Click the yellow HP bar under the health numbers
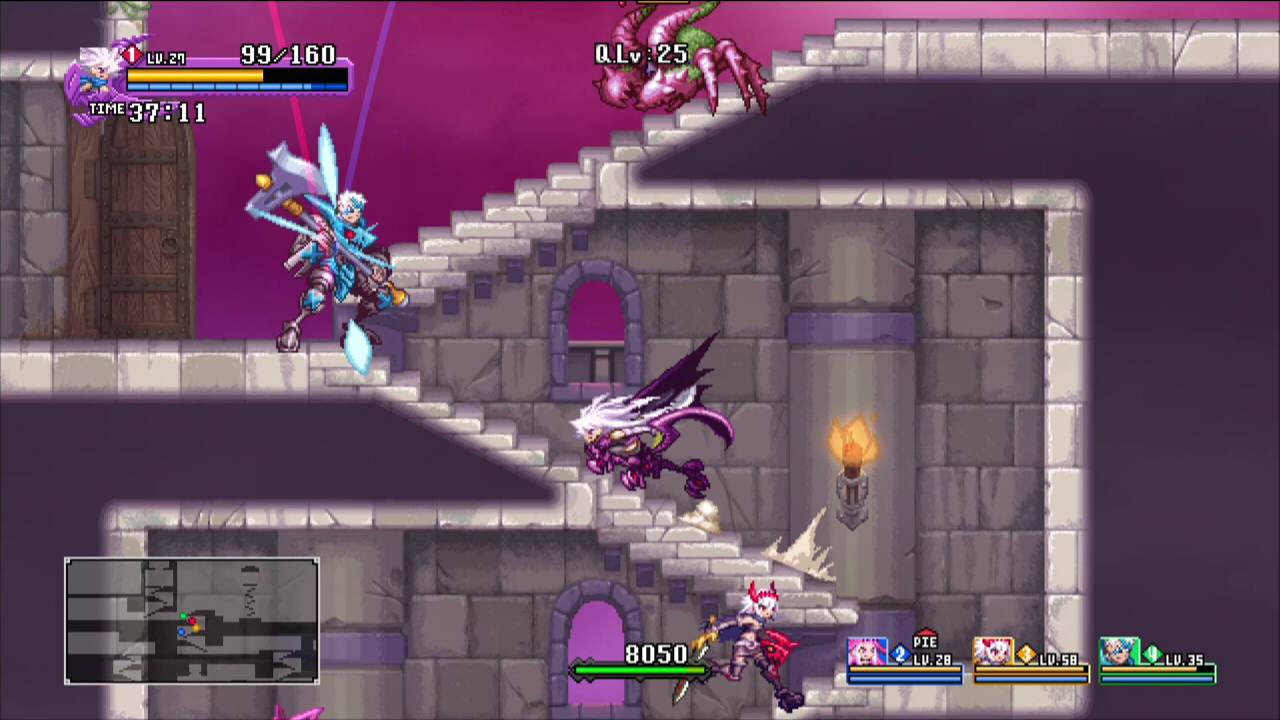Screen dimensions: 1280x720 point(195,75)
